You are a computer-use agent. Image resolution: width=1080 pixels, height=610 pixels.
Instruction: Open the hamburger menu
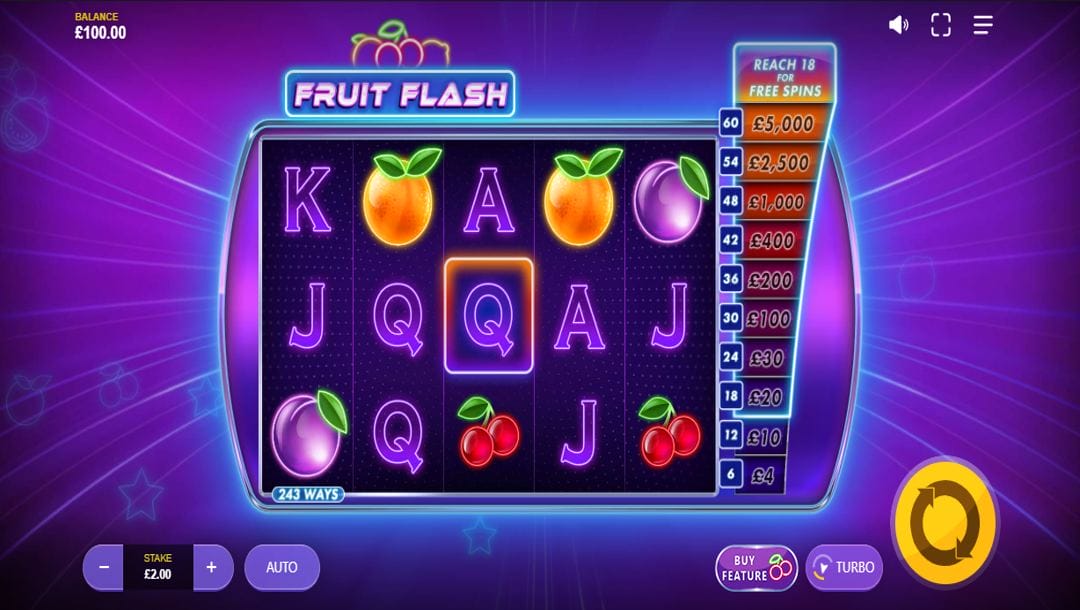[983, 25]
